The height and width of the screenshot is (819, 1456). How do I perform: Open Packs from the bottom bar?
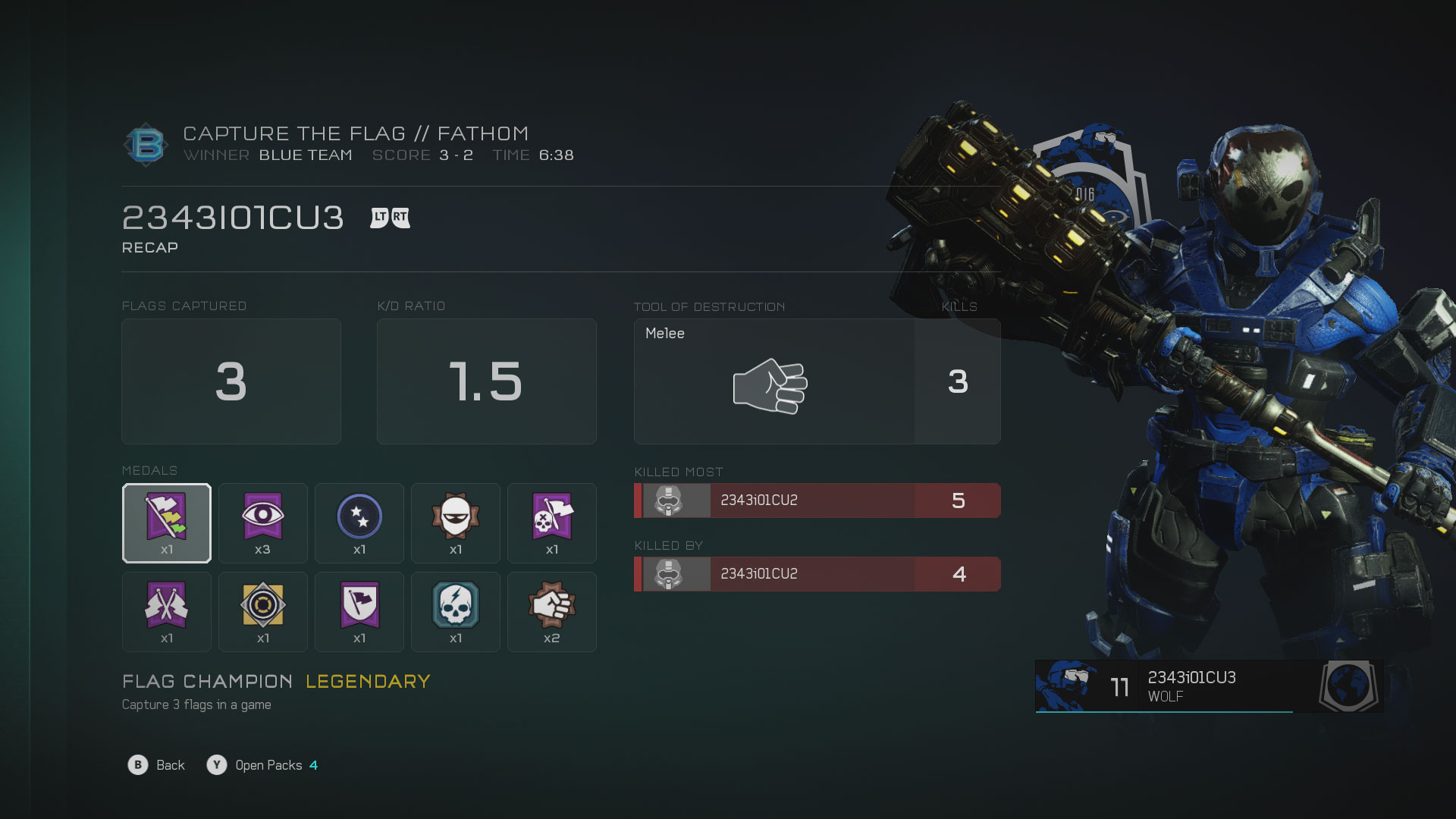262,765
